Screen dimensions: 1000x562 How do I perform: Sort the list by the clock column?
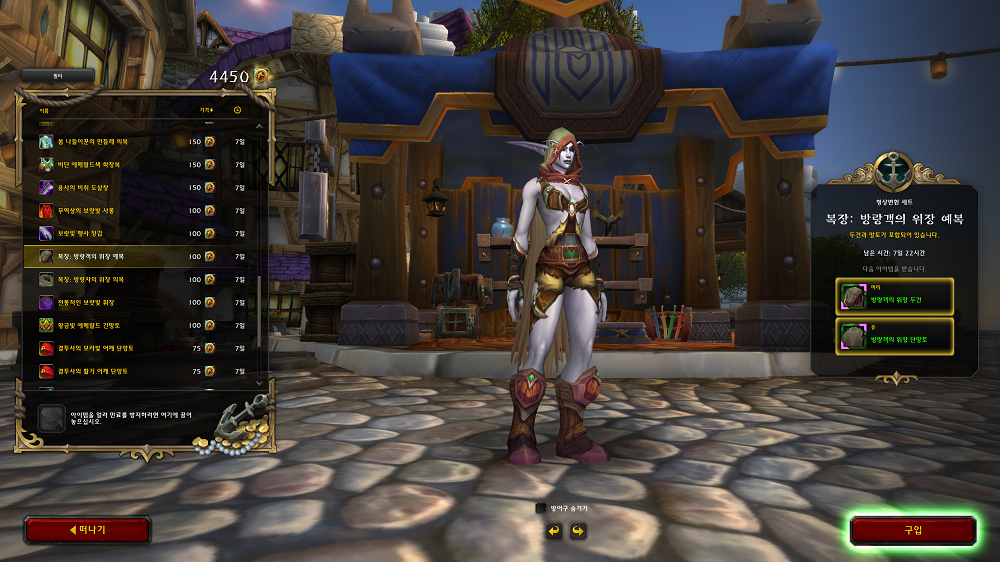pos(238,110)
